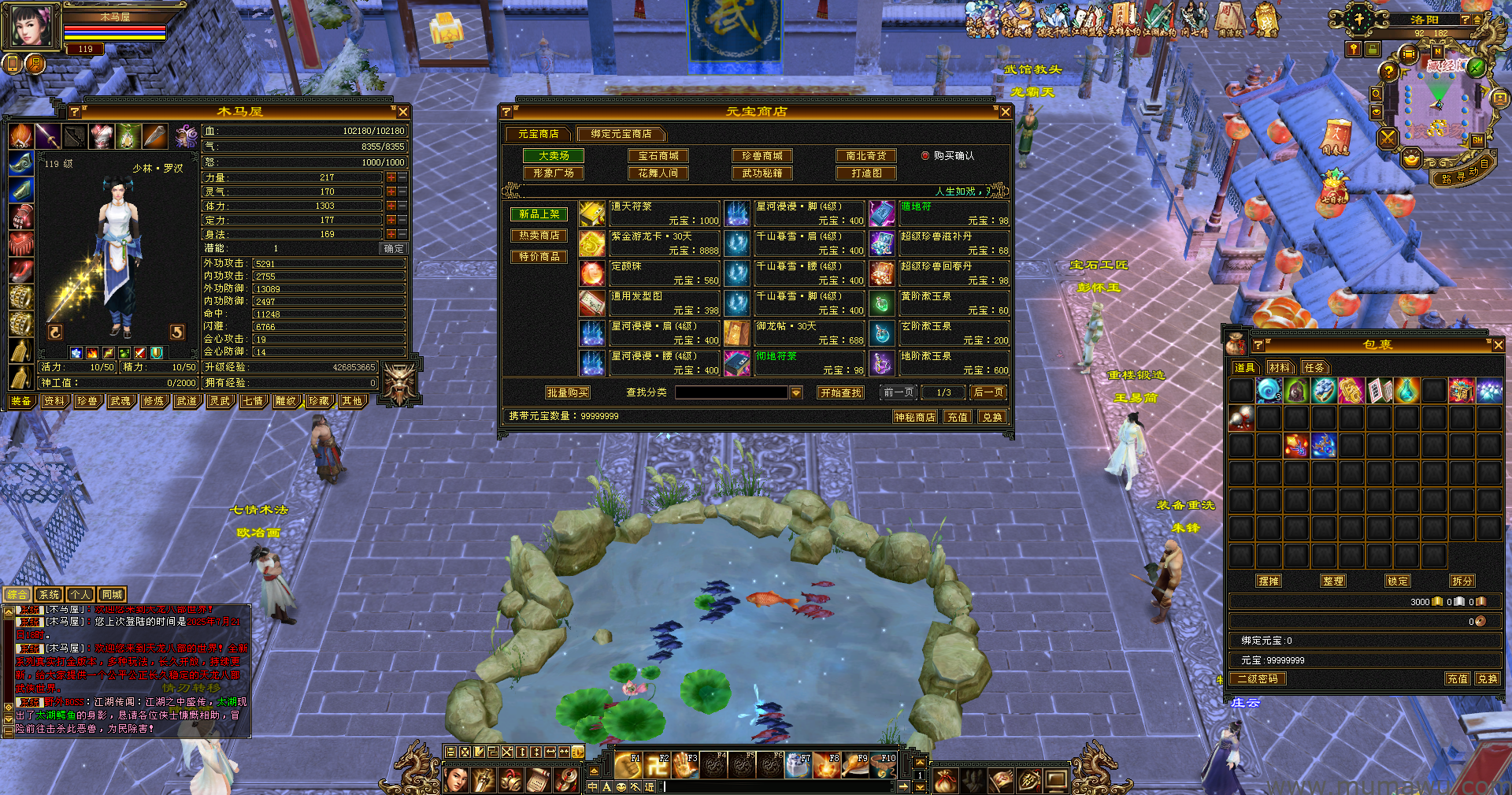Show the 热卖商店 item list

tap(539, 236)
